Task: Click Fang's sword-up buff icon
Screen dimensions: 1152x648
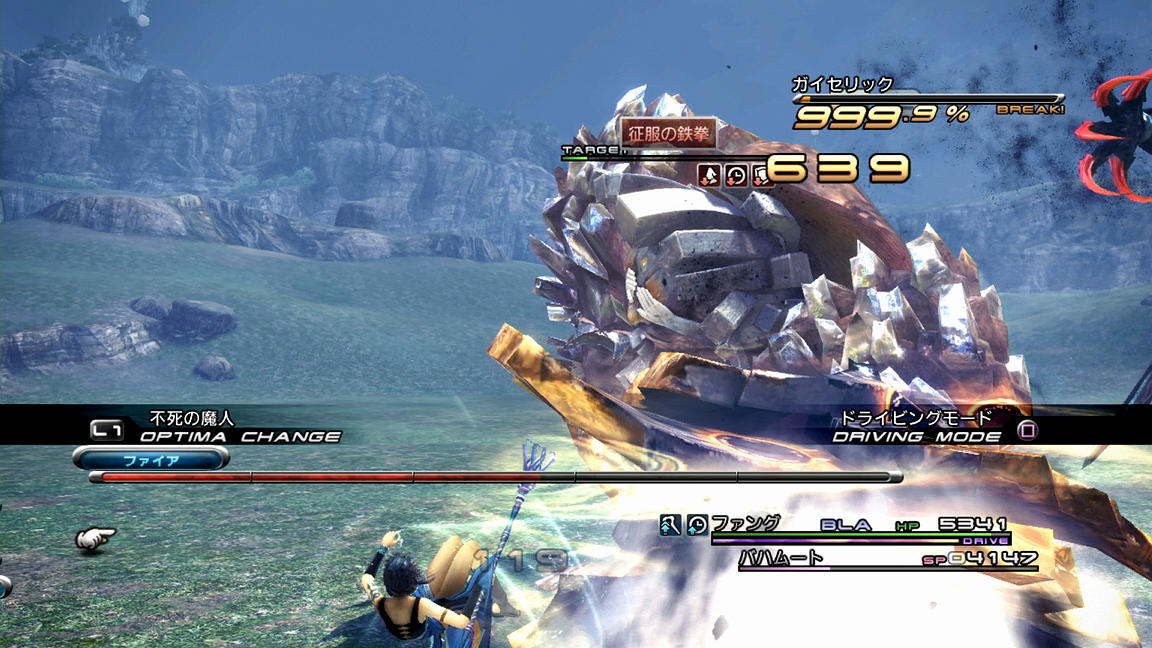Action: [671, 524]
